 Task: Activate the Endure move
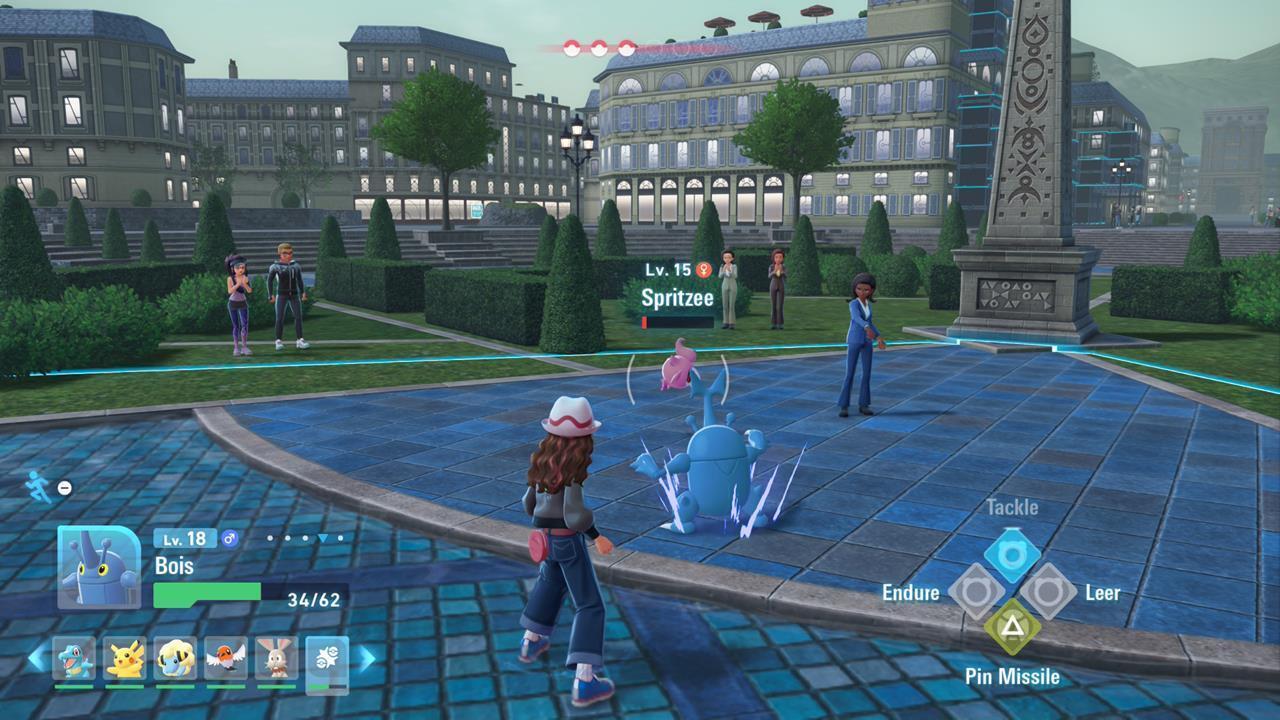point(976,591)
